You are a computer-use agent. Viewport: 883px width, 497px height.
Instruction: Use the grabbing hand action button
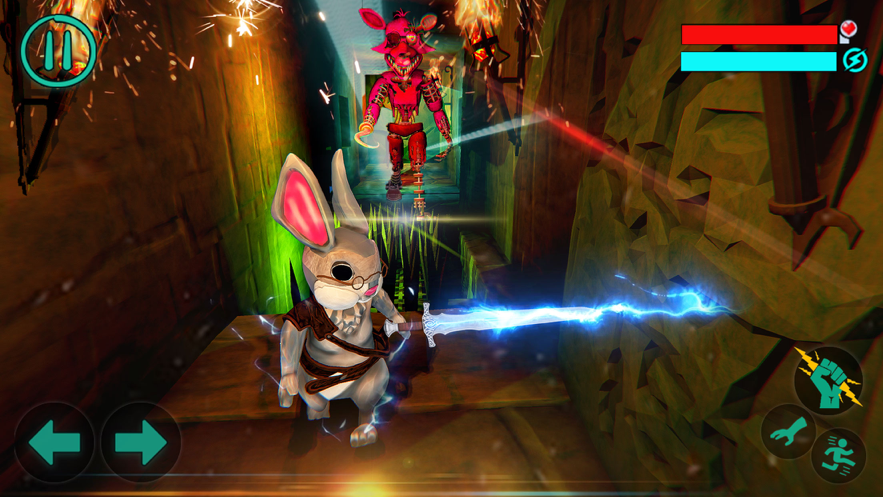pos(788,432)
